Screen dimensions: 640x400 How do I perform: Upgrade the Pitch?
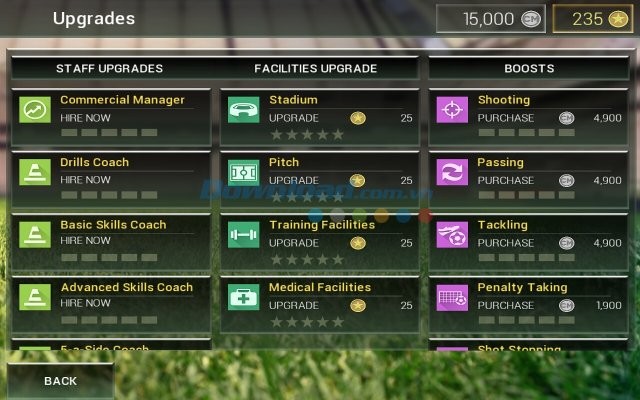pos(294,180)
